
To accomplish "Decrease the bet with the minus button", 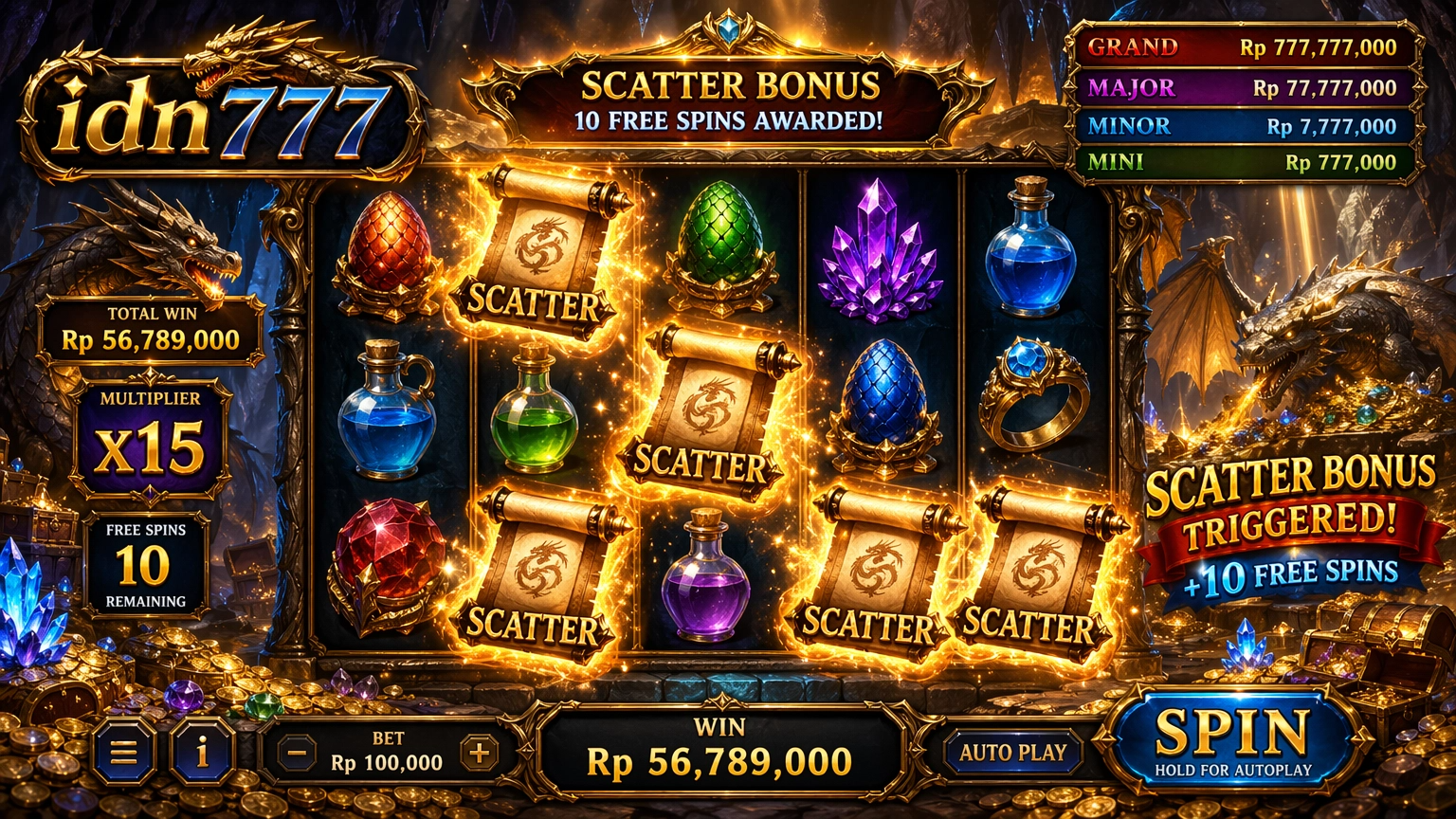I will (297, 754).
